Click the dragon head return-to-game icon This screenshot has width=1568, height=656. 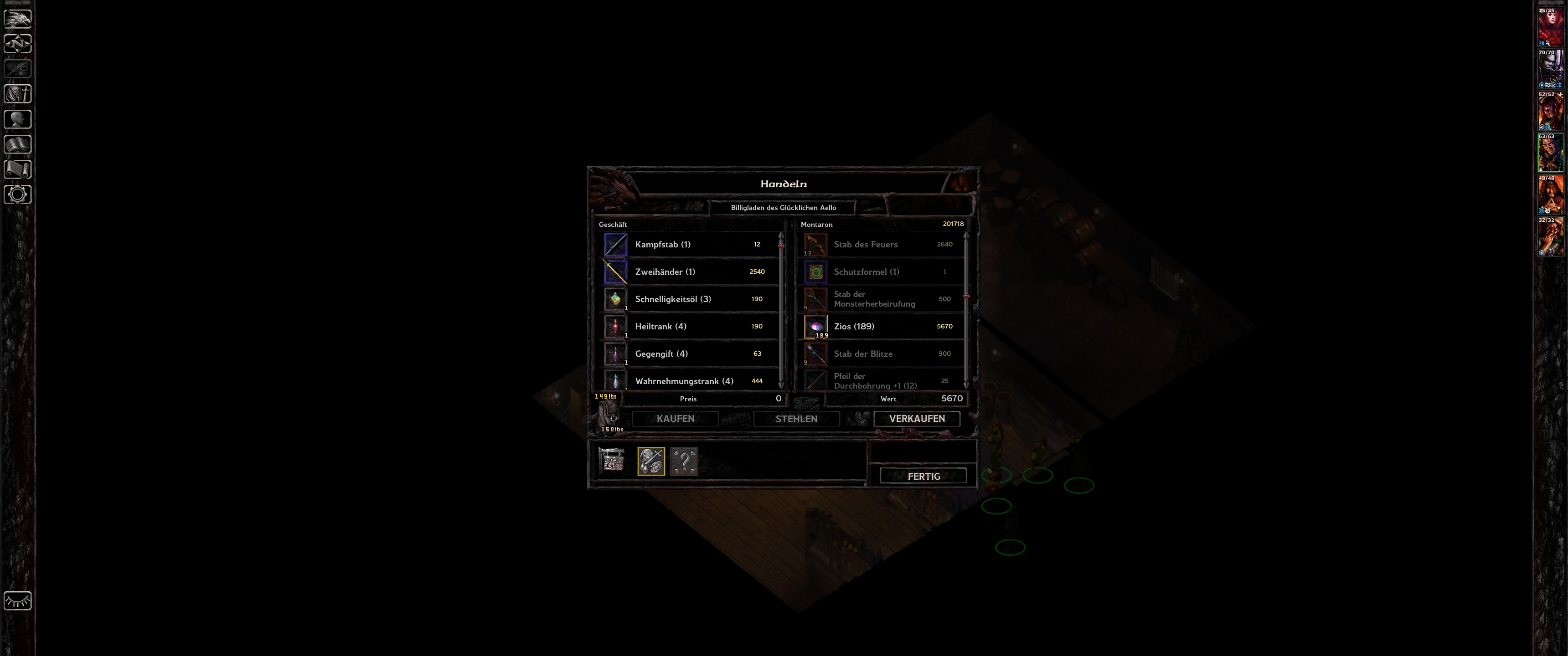point(18,18)
